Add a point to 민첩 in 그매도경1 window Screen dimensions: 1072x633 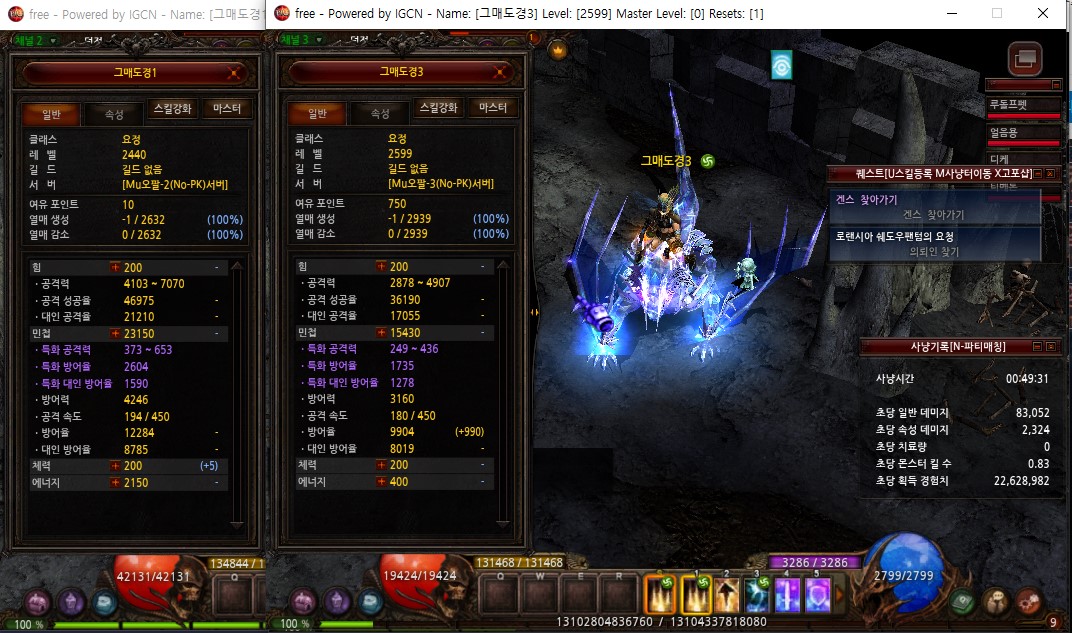[115, 333]
